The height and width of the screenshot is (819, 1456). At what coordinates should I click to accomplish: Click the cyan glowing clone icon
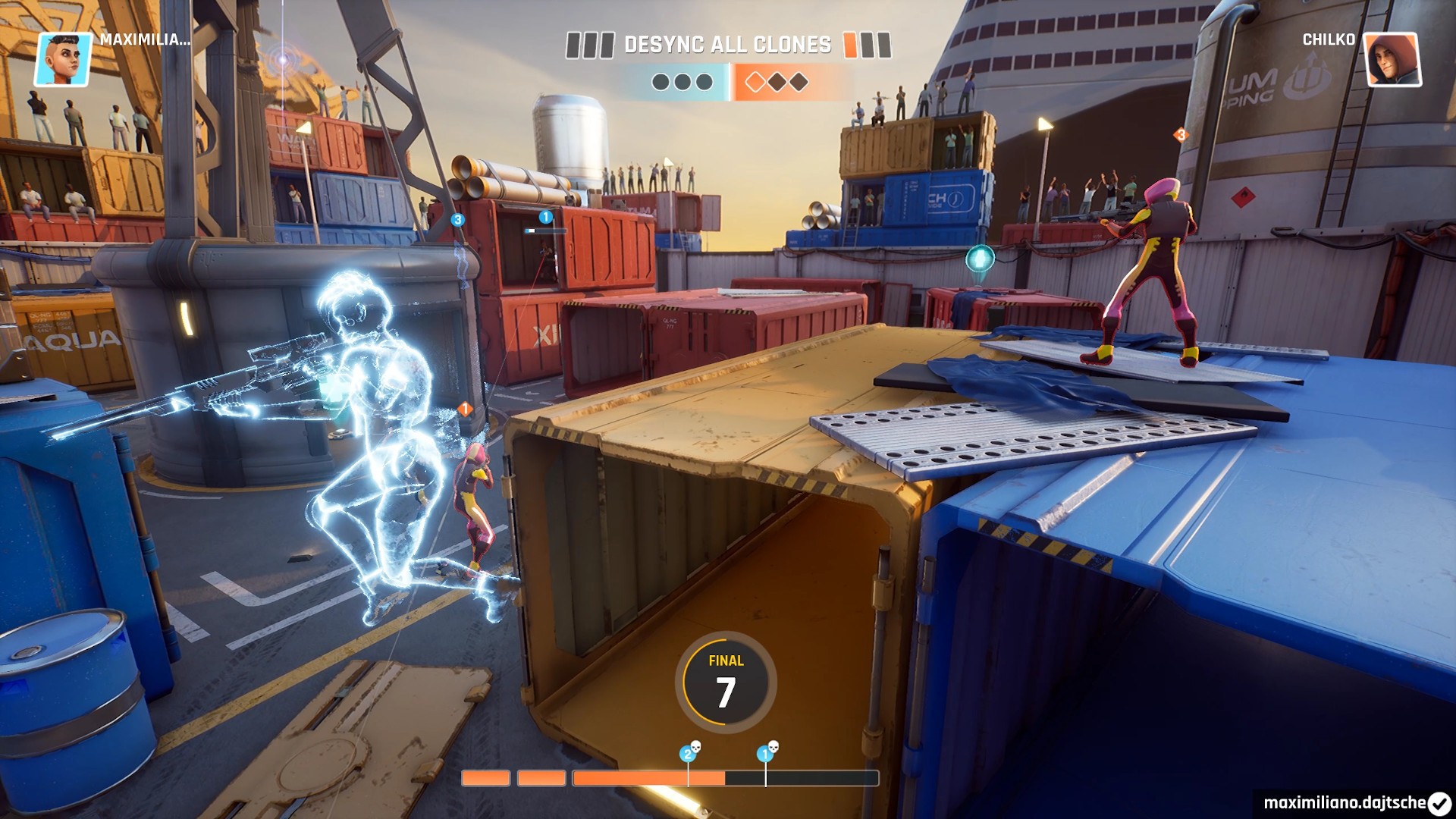tap(980, 259)
